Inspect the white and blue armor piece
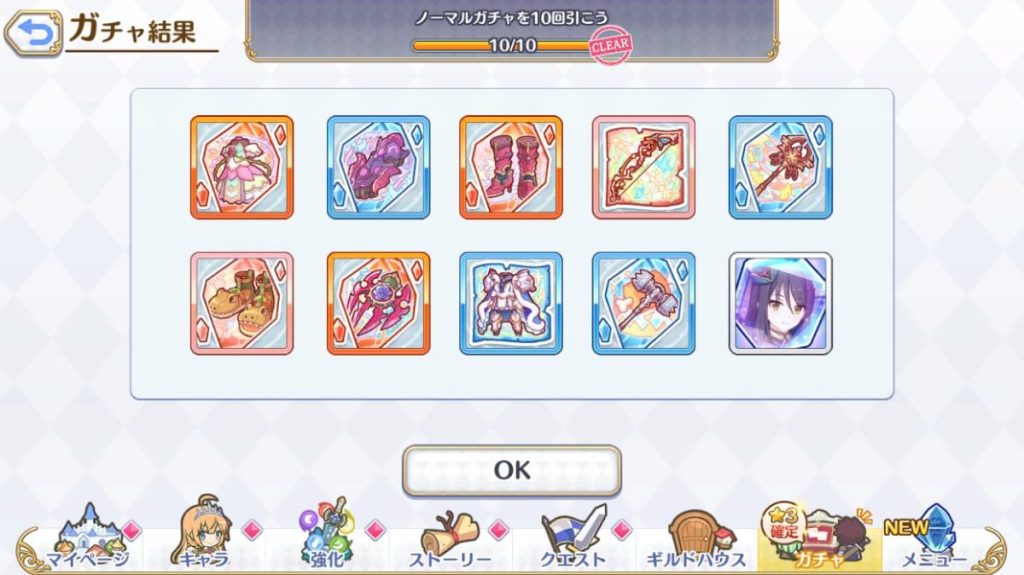This screenshot has width=1024, height=575. pyautogui.click(x=511, y=303)
